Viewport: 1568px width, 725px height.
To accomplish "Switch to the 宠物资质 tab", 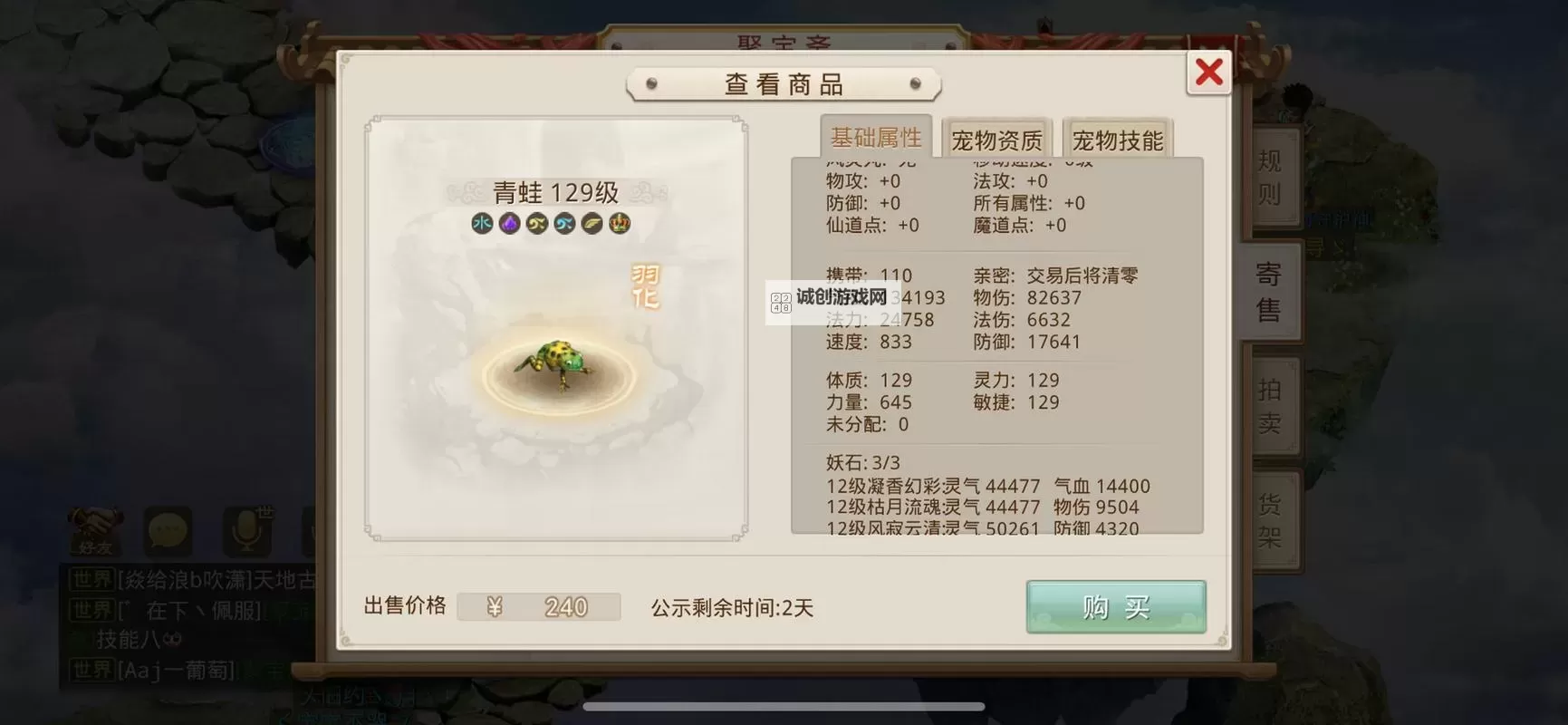I will click(996, 138).
